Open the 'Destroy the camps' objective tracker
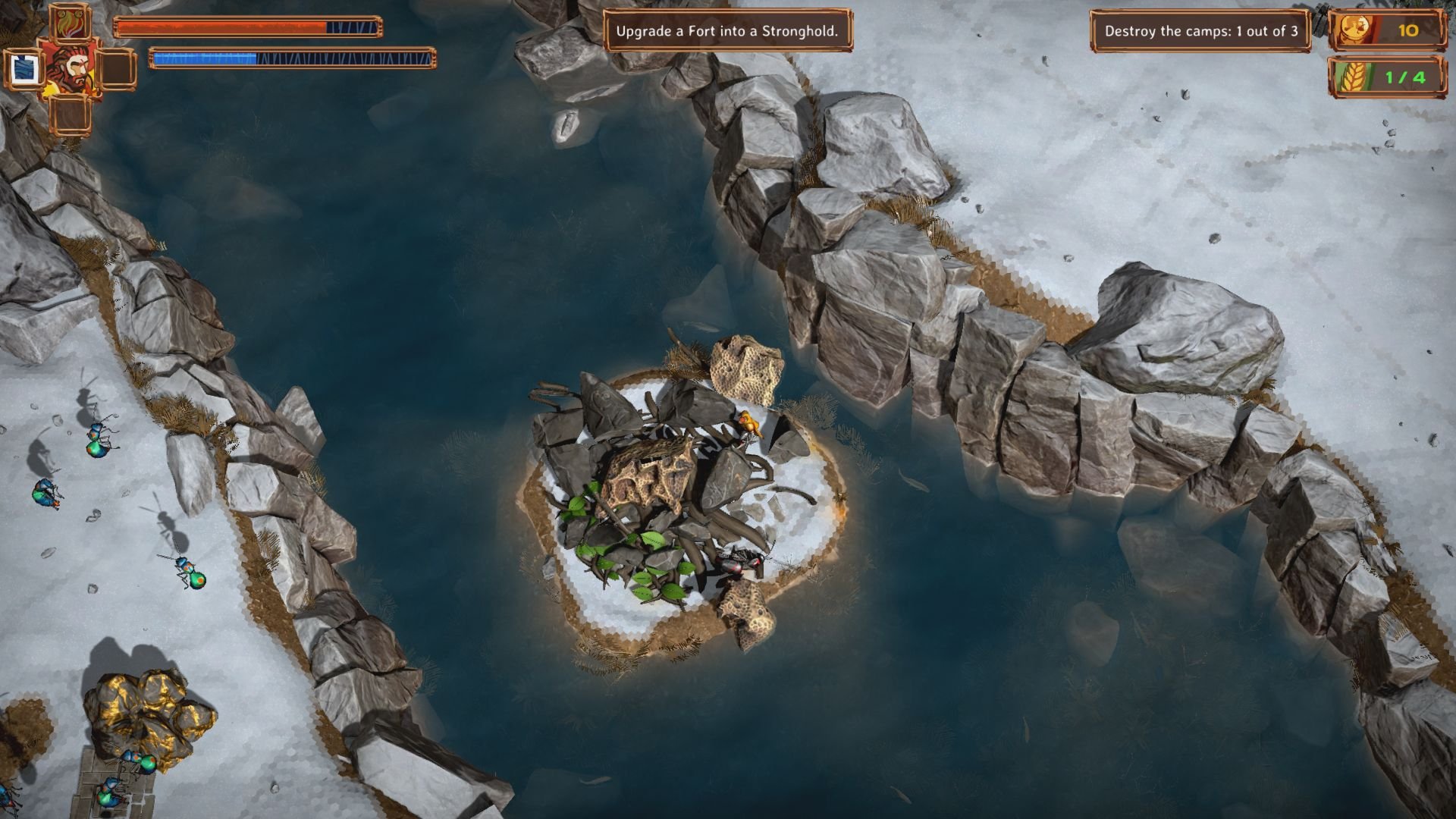The image size is (1456, 819). [1200, 31]
